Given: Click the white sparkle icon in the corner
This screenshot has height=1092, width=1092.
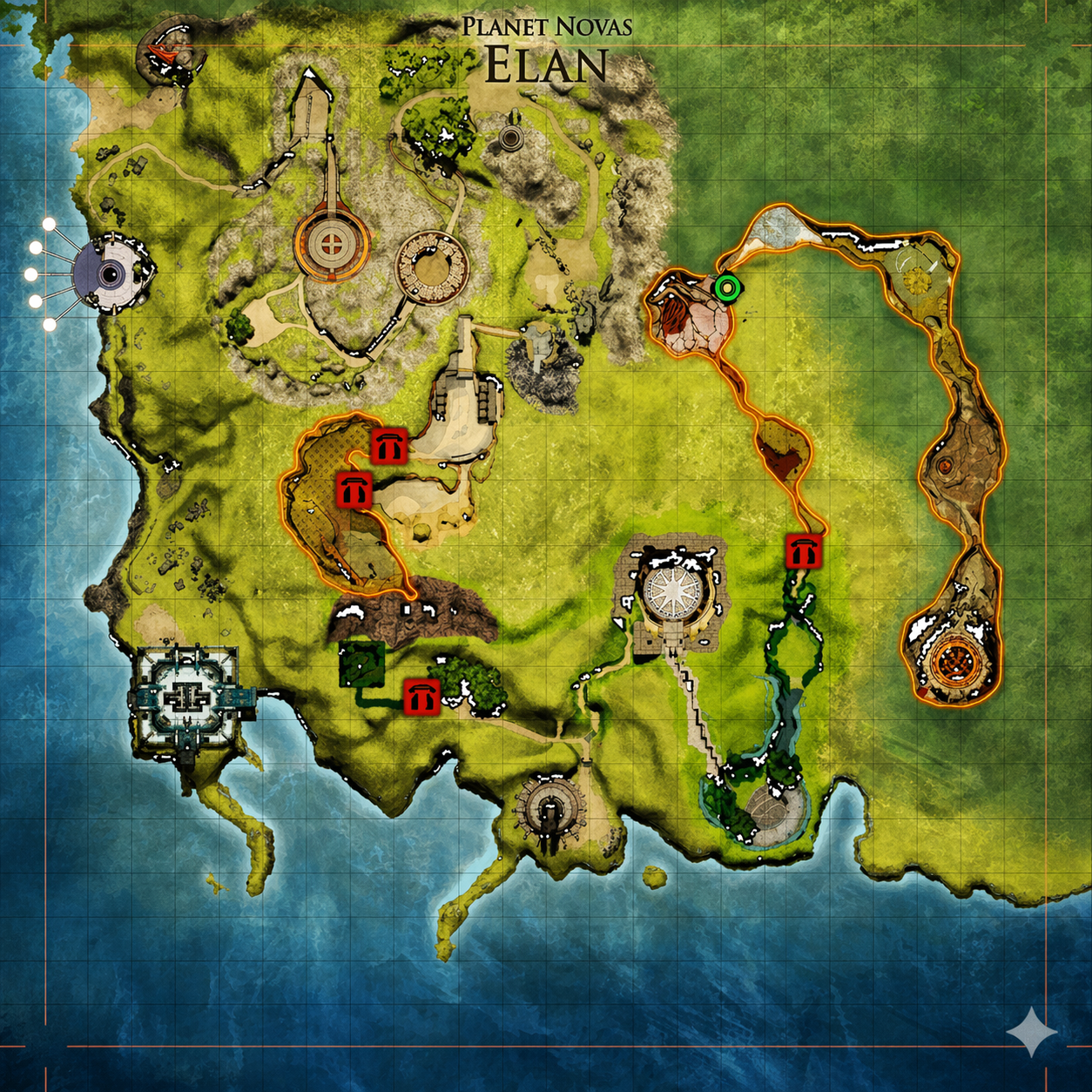Looking at the screenshot, I should [x=1031, y=1032].
